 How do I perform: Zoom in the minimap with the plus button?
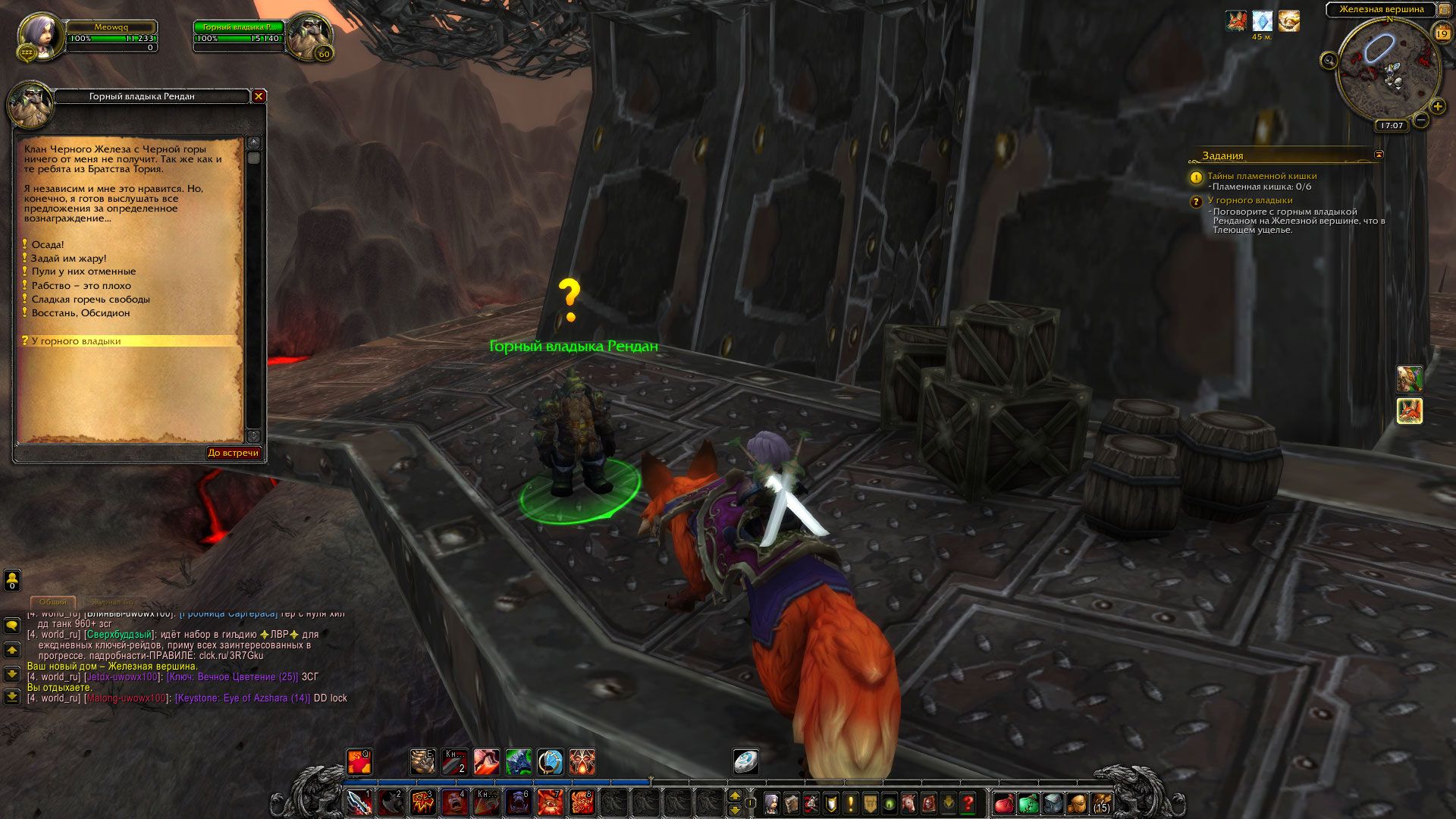(1437, 106)
